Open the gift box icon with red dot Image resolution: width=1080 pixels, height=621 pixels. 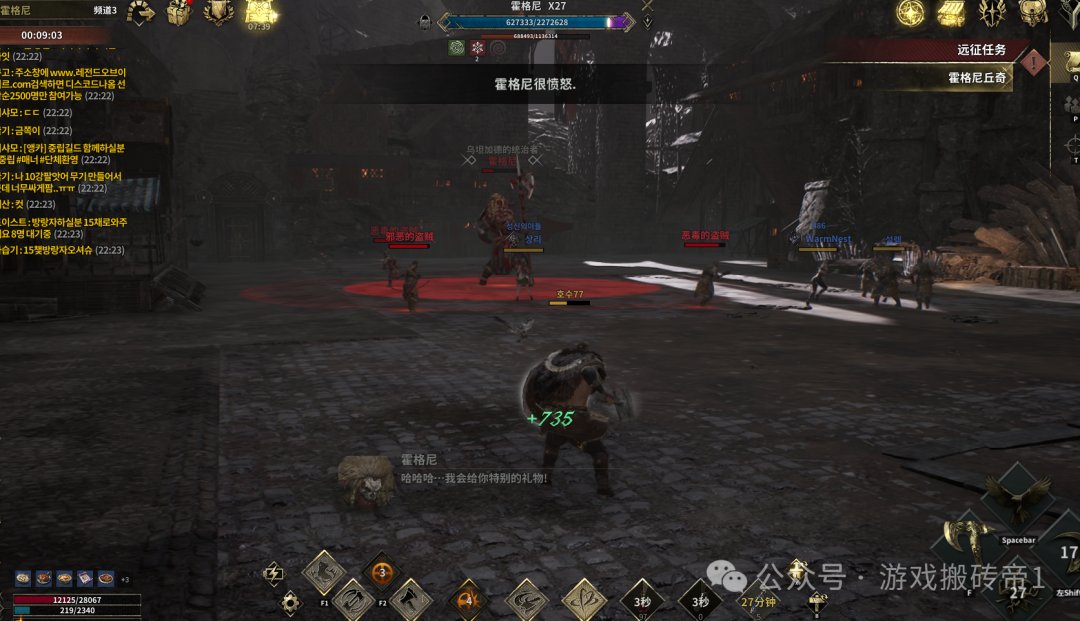pos(179,13)
